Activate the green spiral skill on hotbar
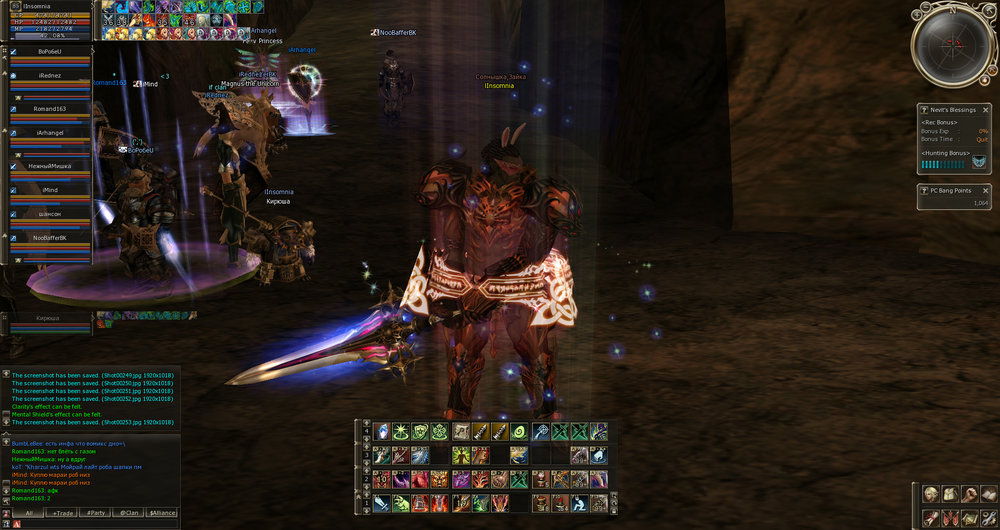Viewport: 1000px width, 530px height. 519,432
